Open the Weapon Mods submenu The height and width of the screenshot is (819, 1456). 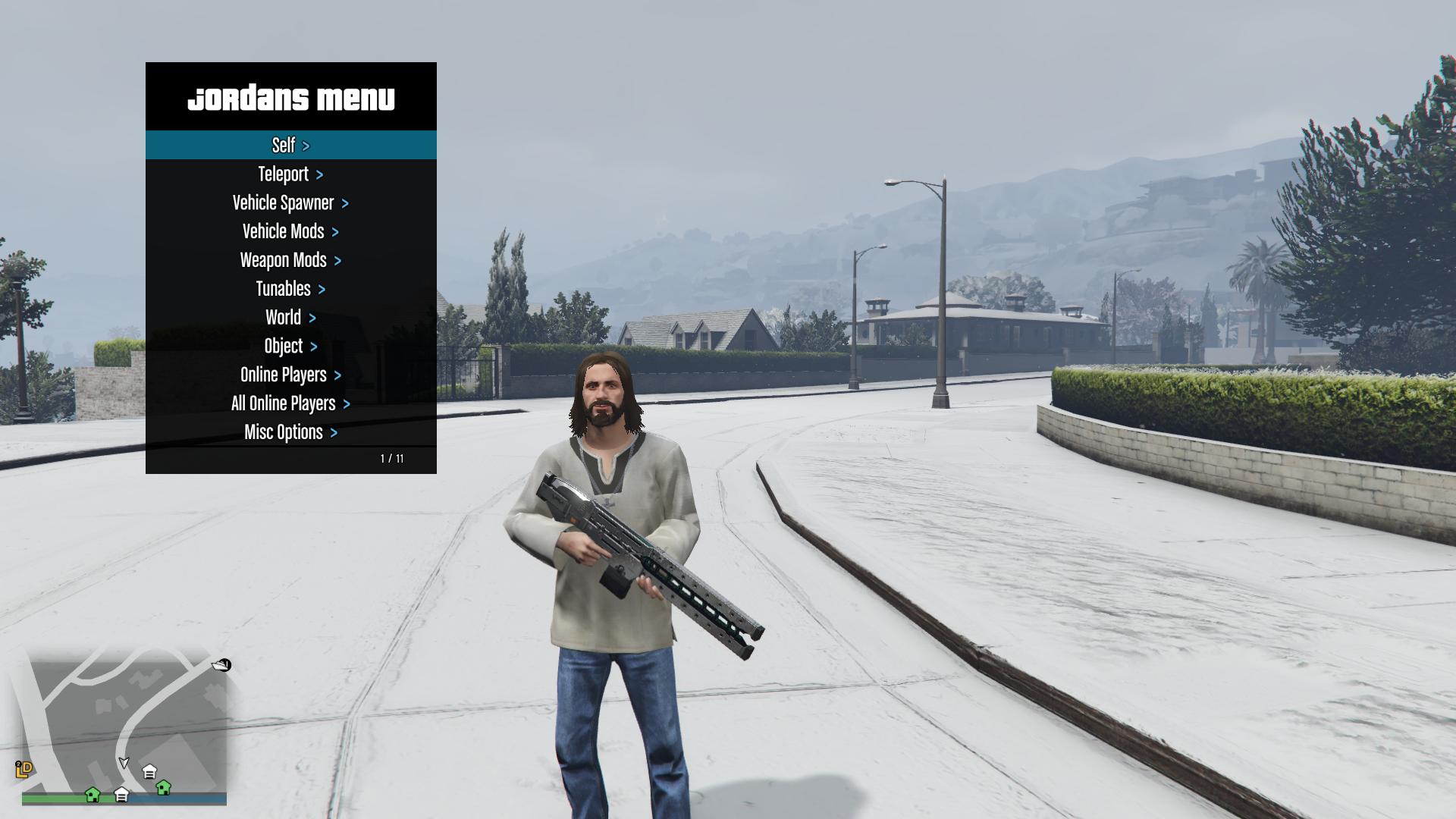coord(290,260)
